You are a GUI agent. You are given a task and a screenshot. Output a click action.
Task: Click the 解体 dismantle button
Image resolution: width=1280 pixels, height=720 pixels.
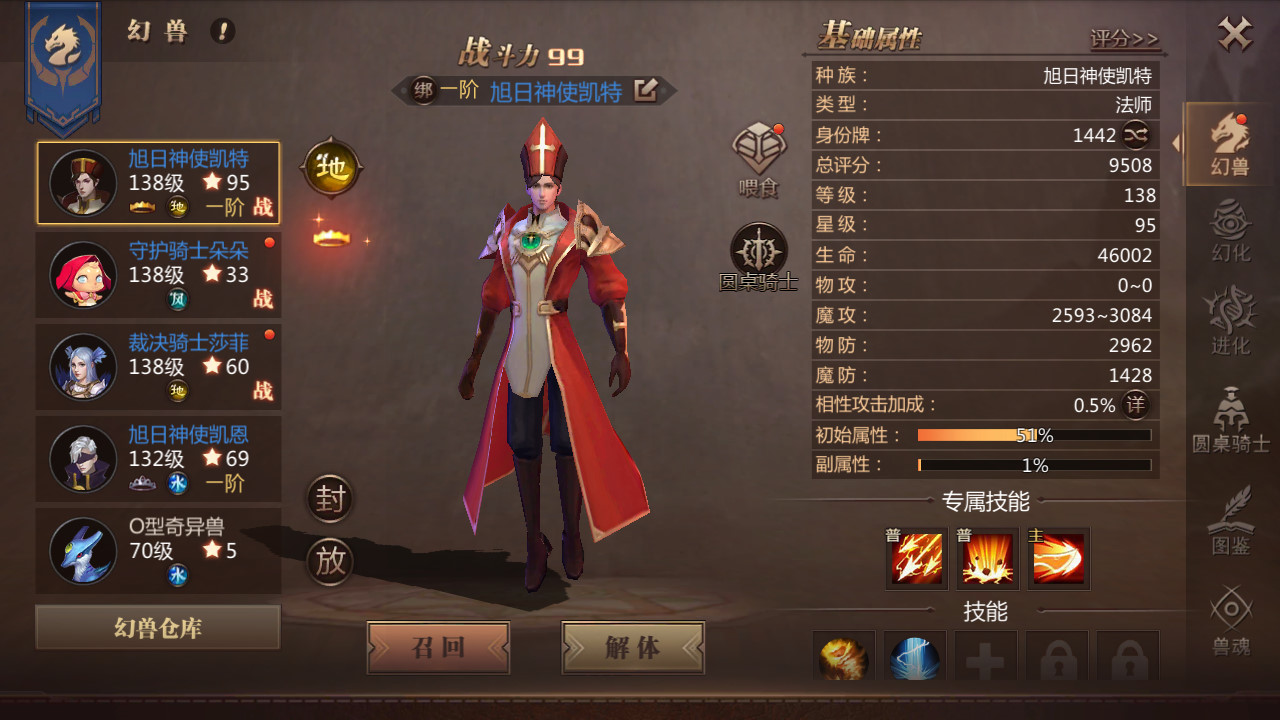[633, 647]
